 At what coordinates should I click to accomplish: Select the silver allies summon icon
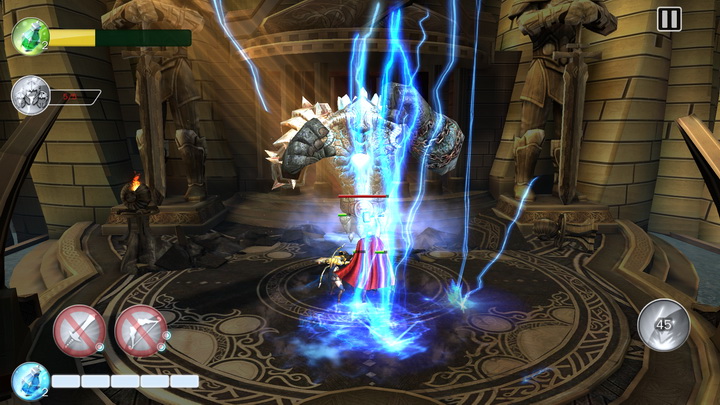(30, 96)
